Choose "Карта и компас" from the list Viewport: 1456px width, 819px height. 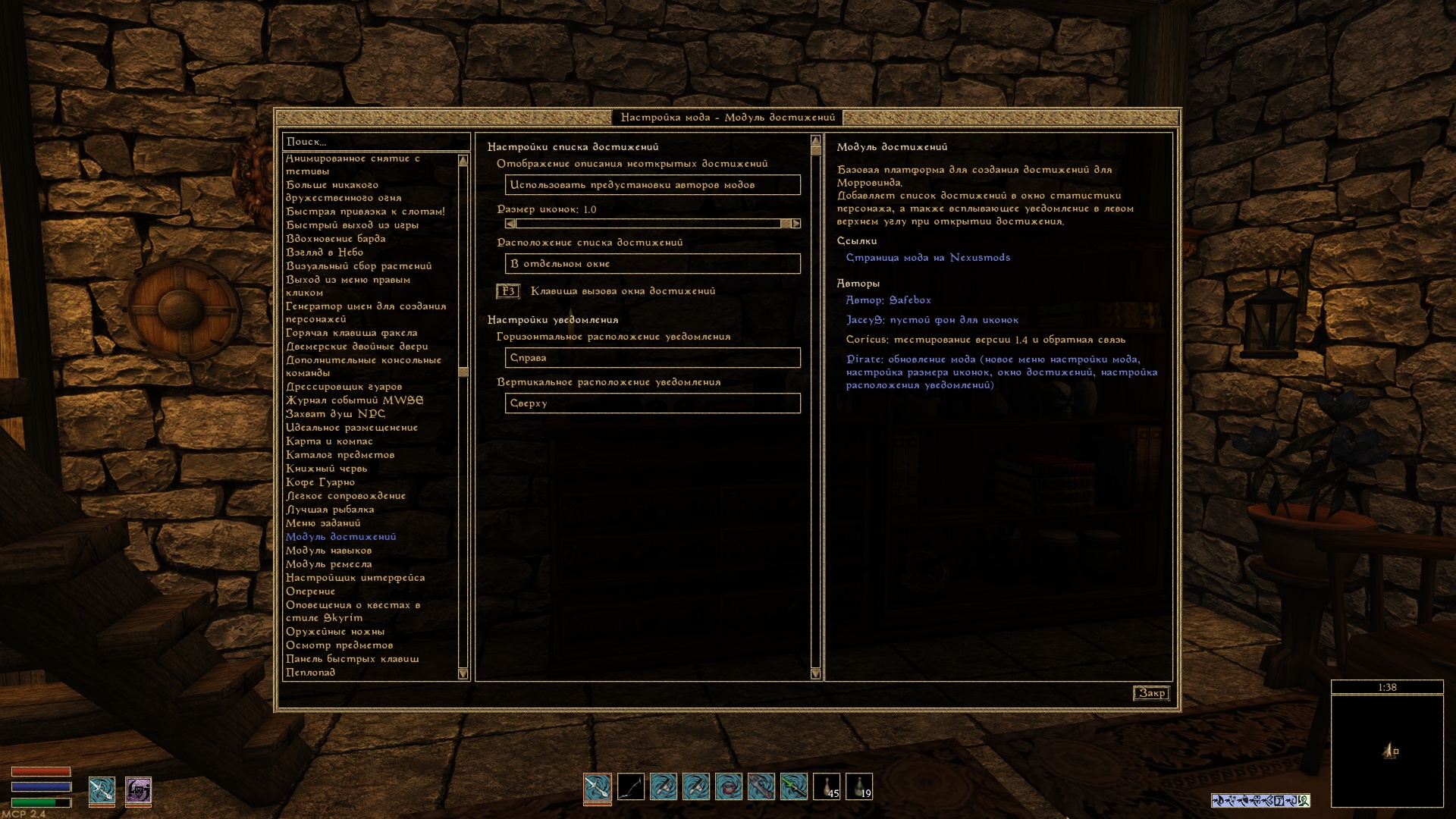tap(329, 441)
